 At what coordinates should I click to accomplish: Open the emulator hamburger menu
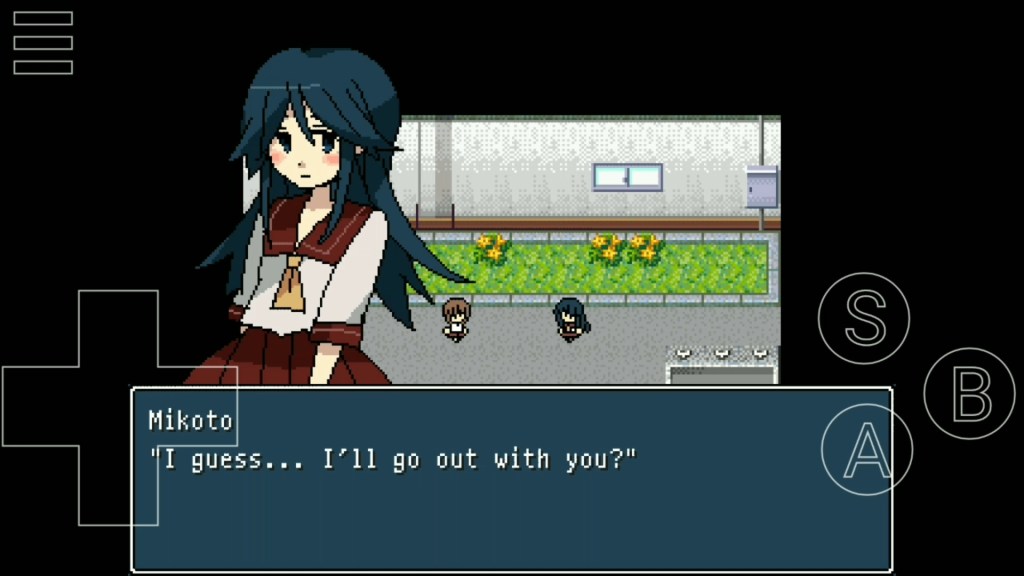point(43,43)
